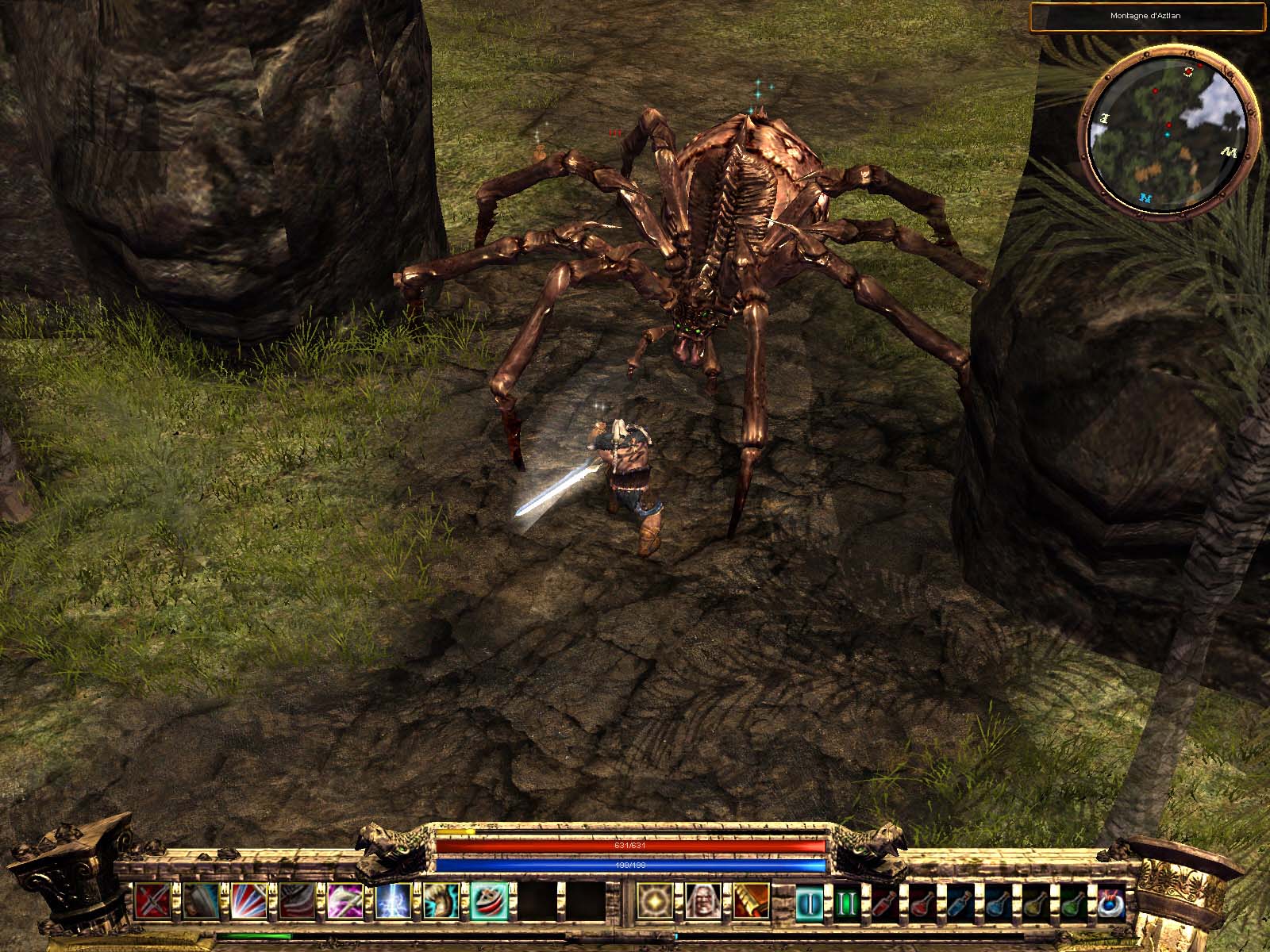Viewport: 1270px width, 952px height.
Task: Activate the lightning bolt ability
Action: point(391,900)
